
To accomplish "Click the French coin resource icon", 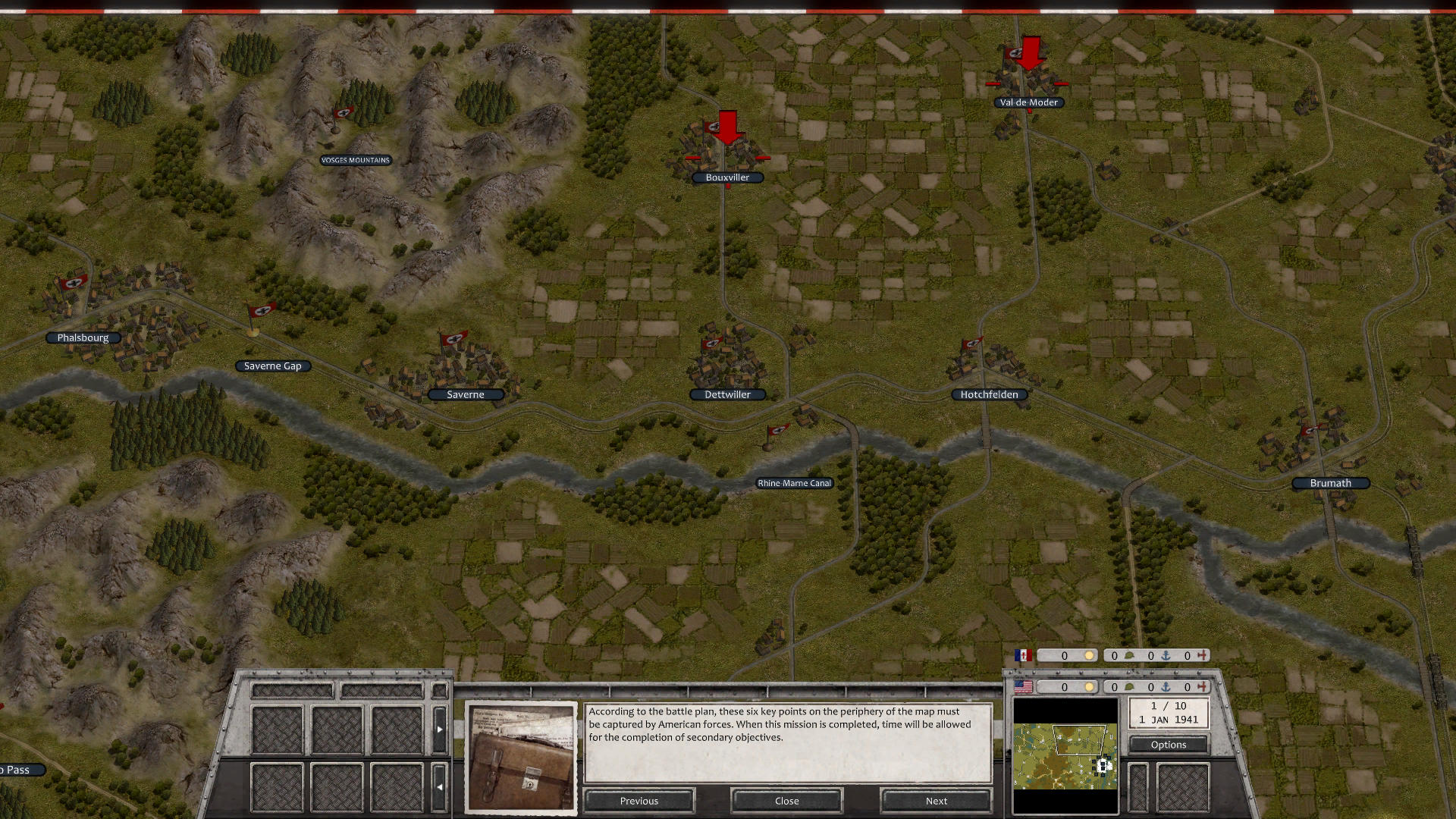I will [x=1089, y=655].
